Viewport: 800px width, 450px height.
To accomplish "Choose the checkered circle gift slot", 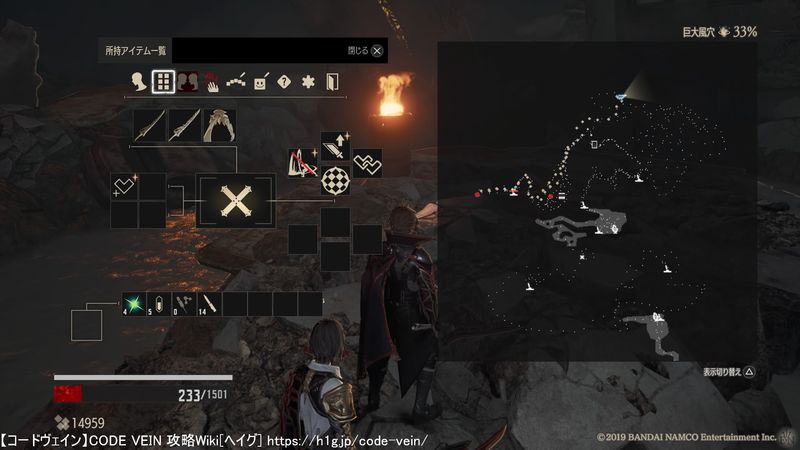I will (335, 180).
